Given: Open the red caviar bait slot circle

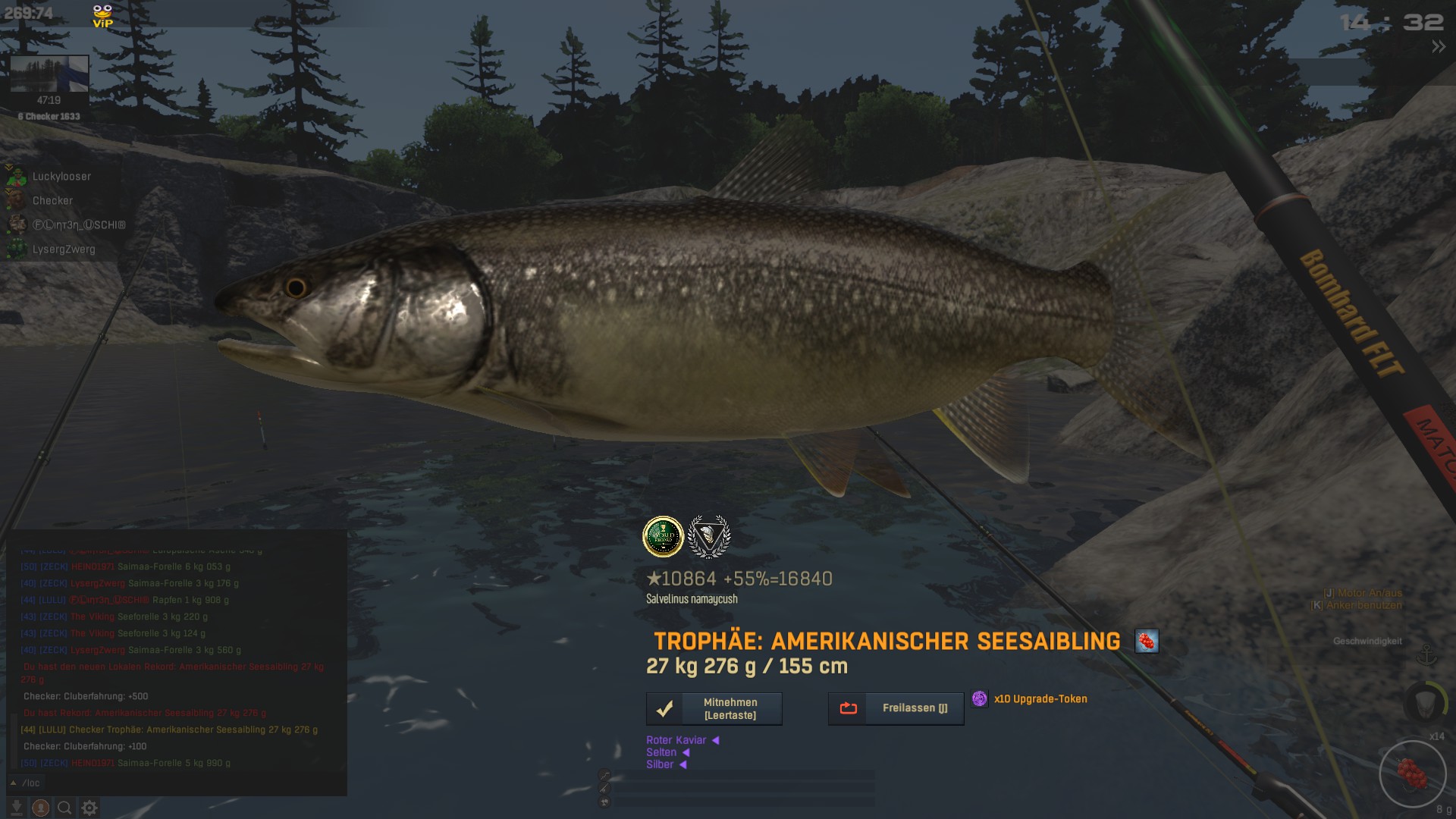Looking at the screenshot, I should 1412,774.
